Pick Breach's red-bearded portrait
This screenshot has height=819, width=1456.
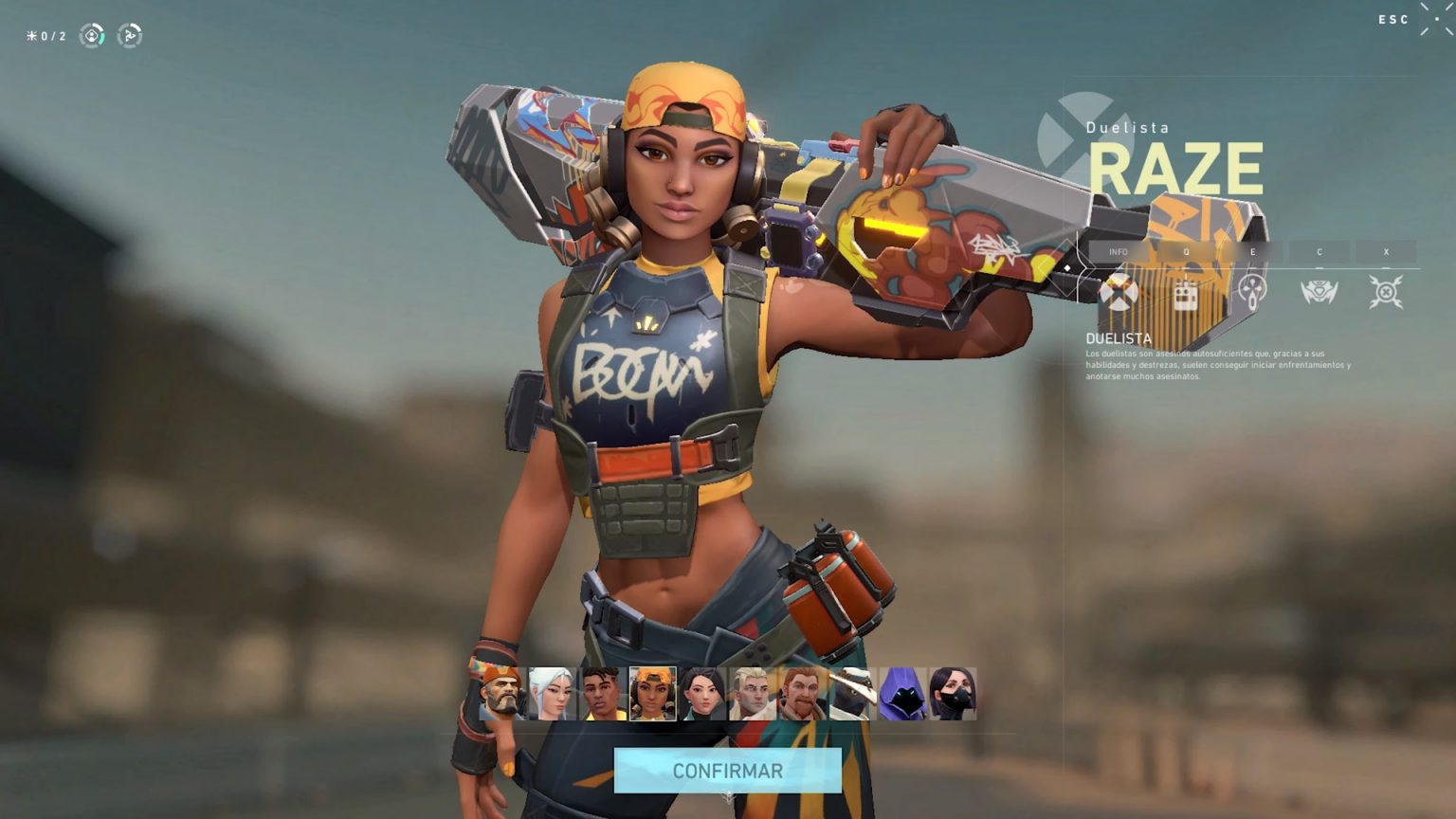(804, 694)
